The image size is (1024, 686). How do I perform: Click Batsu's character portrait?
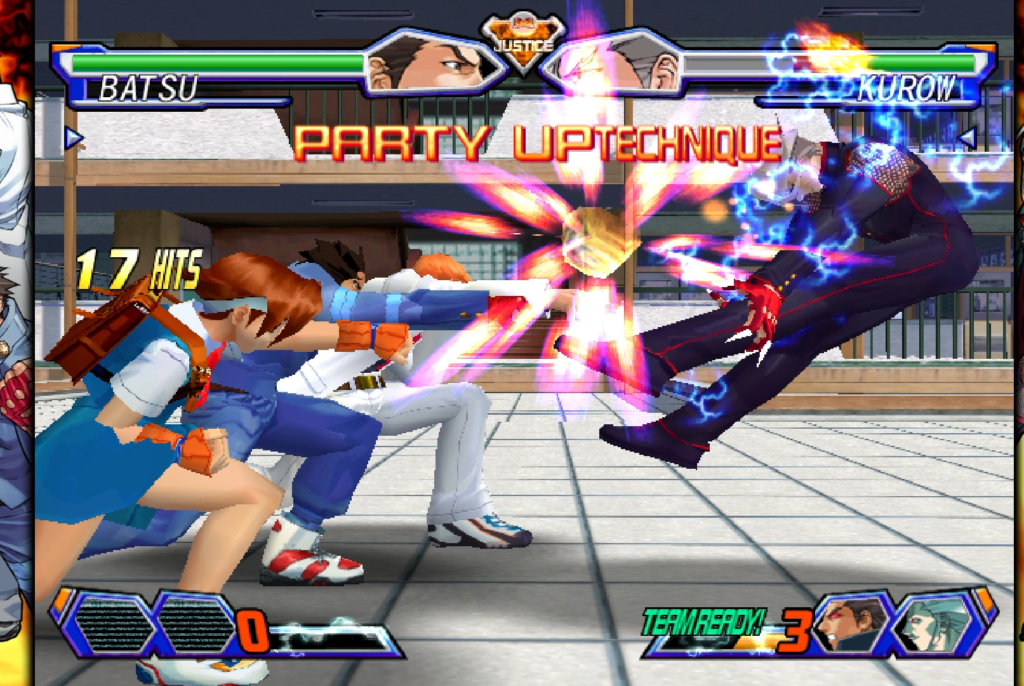tap(432, 64)
